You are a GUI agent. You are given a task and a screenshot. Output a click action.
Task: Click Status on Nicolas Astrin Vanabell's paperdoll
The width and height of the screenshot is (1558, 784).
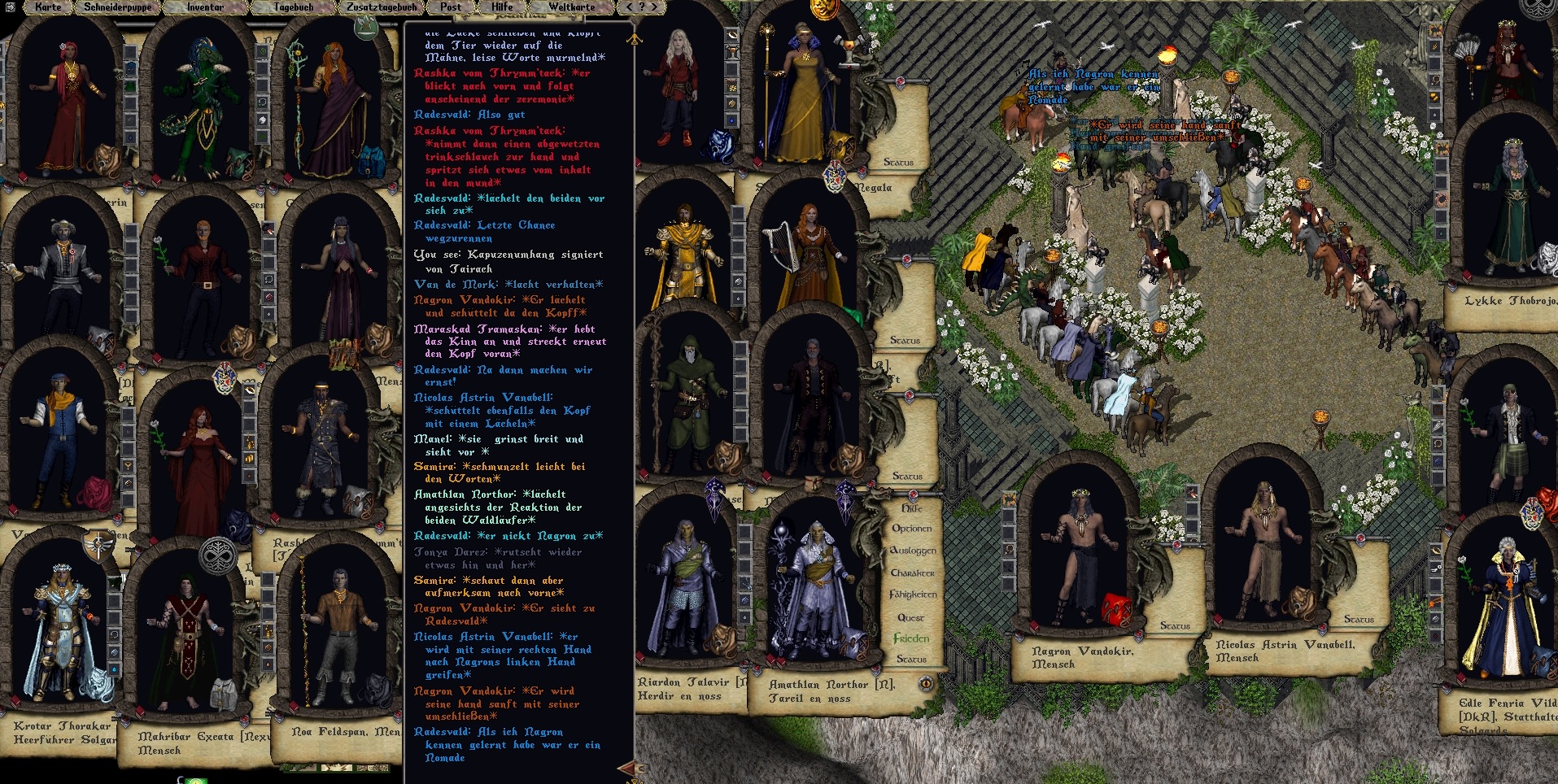pos(1359,619)
